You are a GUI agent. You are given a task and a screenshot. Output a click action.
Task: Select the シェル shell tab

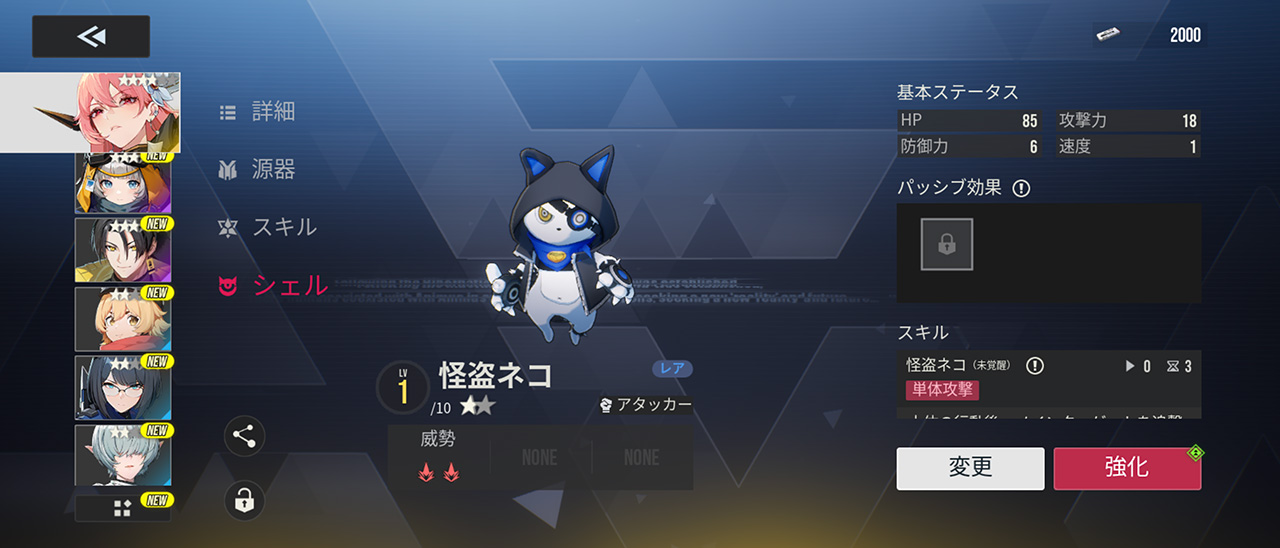[274, 286]
